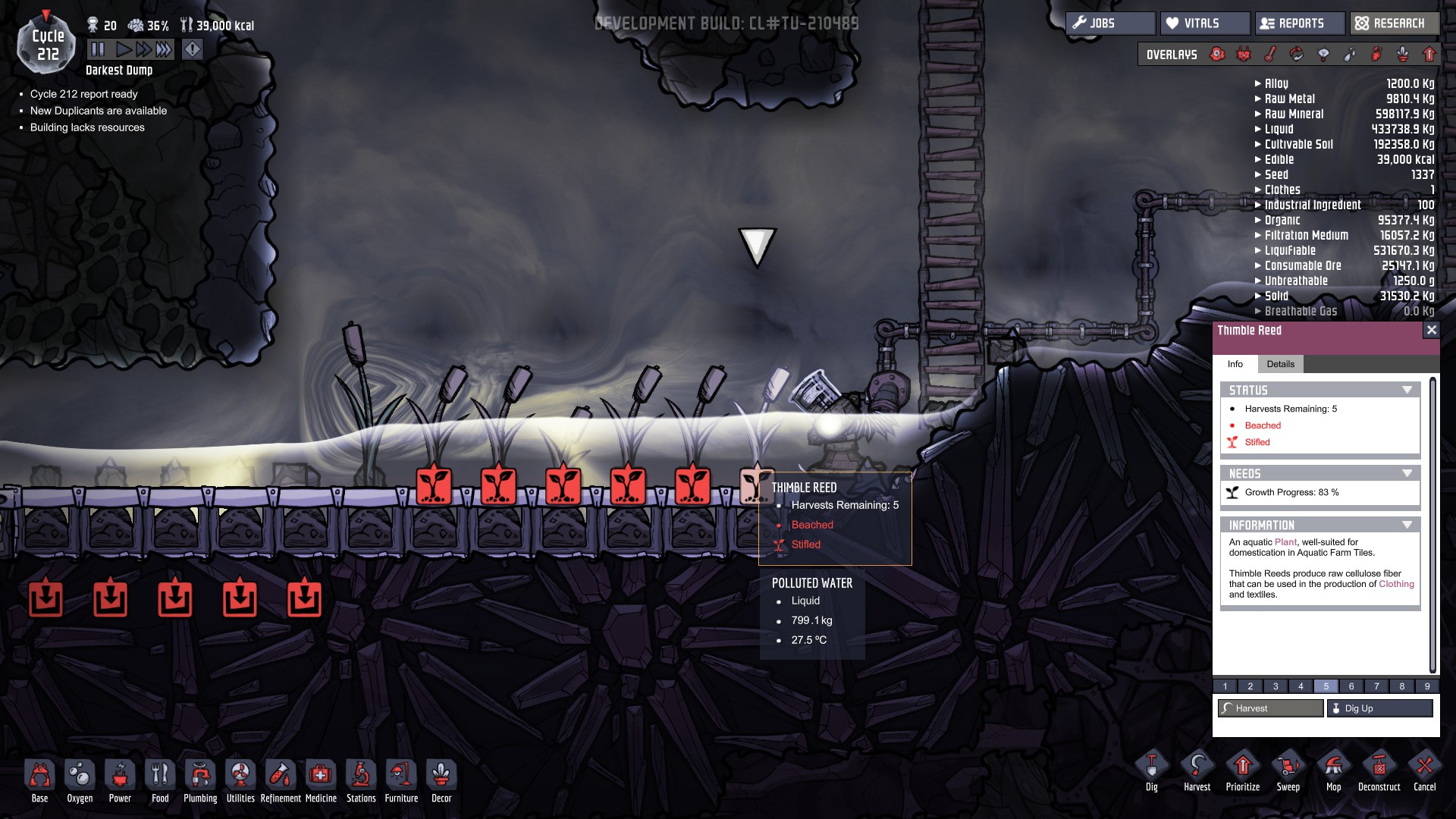Open the Clothing link in plant information
Image resolution: width=1456 pixels, height=819 pixels.
[x=1395, y=584]
